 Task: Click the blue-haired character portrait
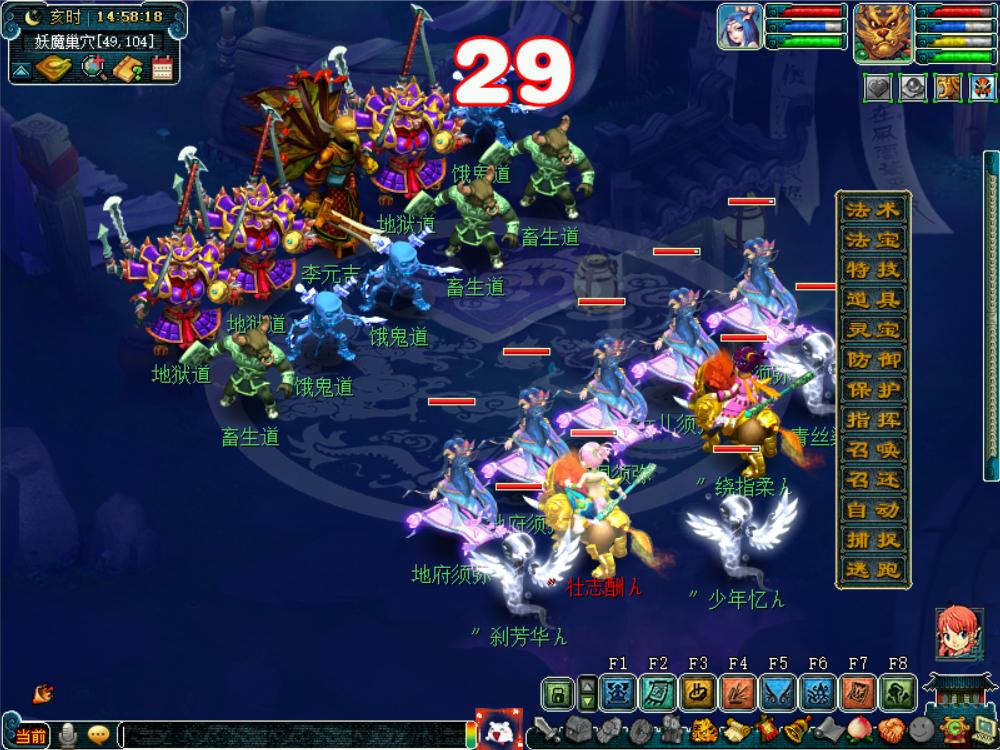point(739,27)
